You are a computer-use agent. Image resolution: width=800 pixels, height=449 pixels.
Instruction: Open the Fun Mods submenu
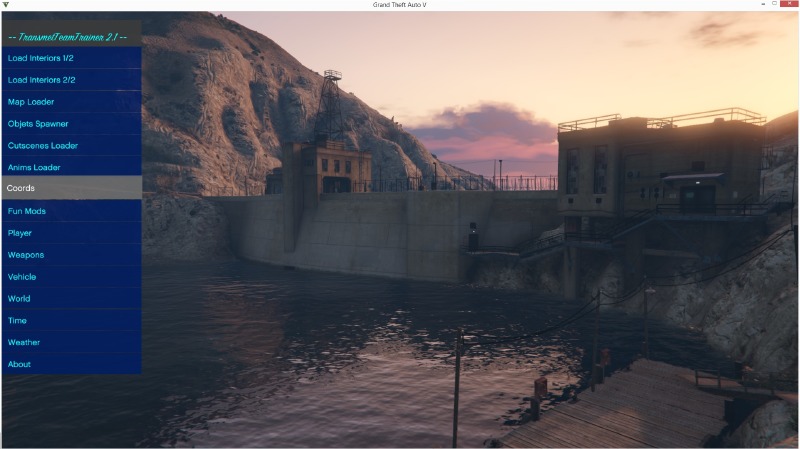(x=70, y=211)
